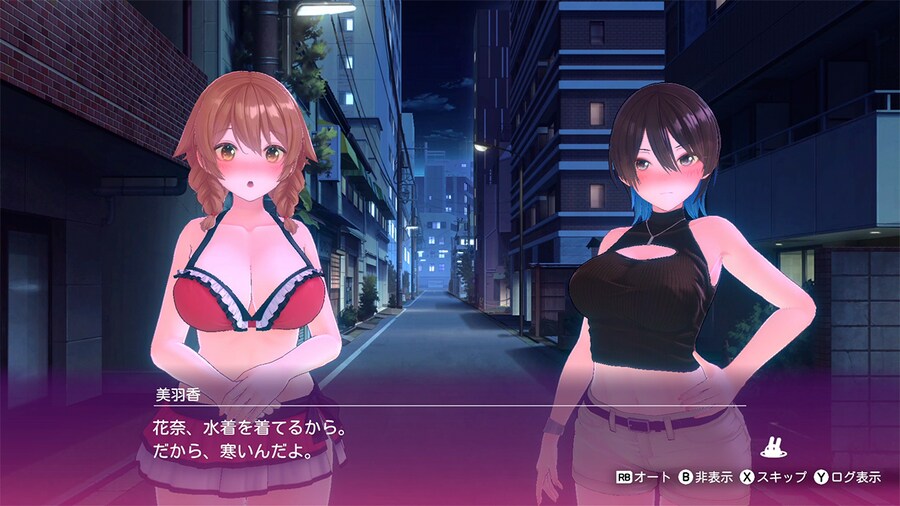The width and height of the screenshot is (900, 506).
Task: Hide the dialogue window with 非表示
Action: pos(705,478)
